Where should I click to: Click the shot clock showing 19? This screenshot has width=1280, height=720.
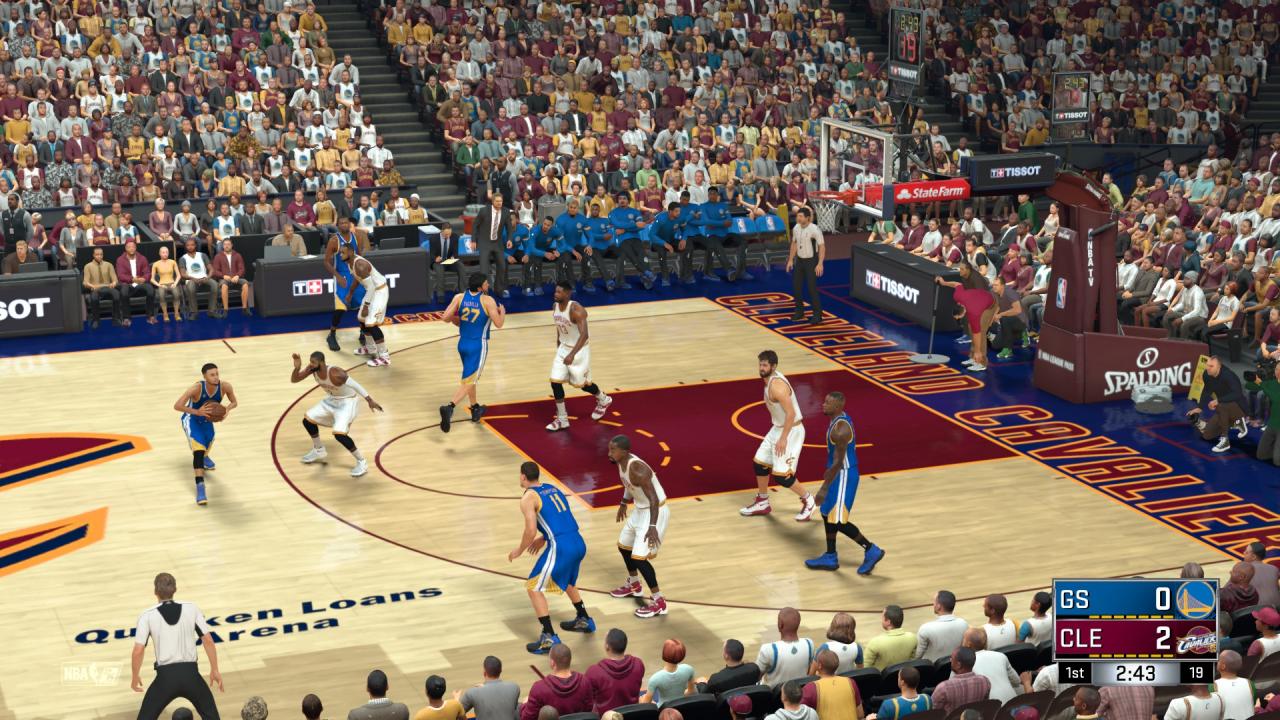[1195, 672]
